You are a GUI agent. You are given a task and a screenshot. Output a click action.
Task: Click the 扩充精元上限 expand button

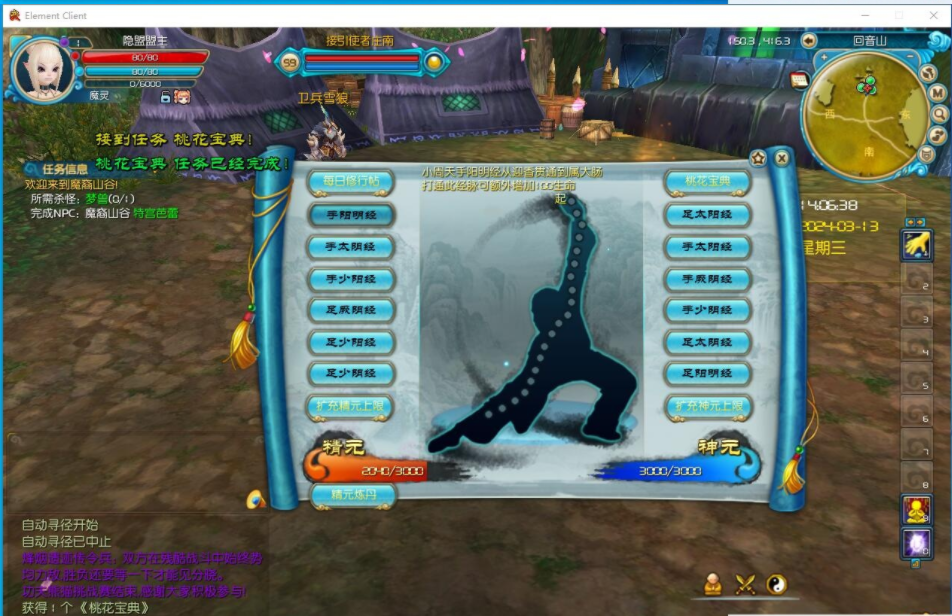point(350,406)
